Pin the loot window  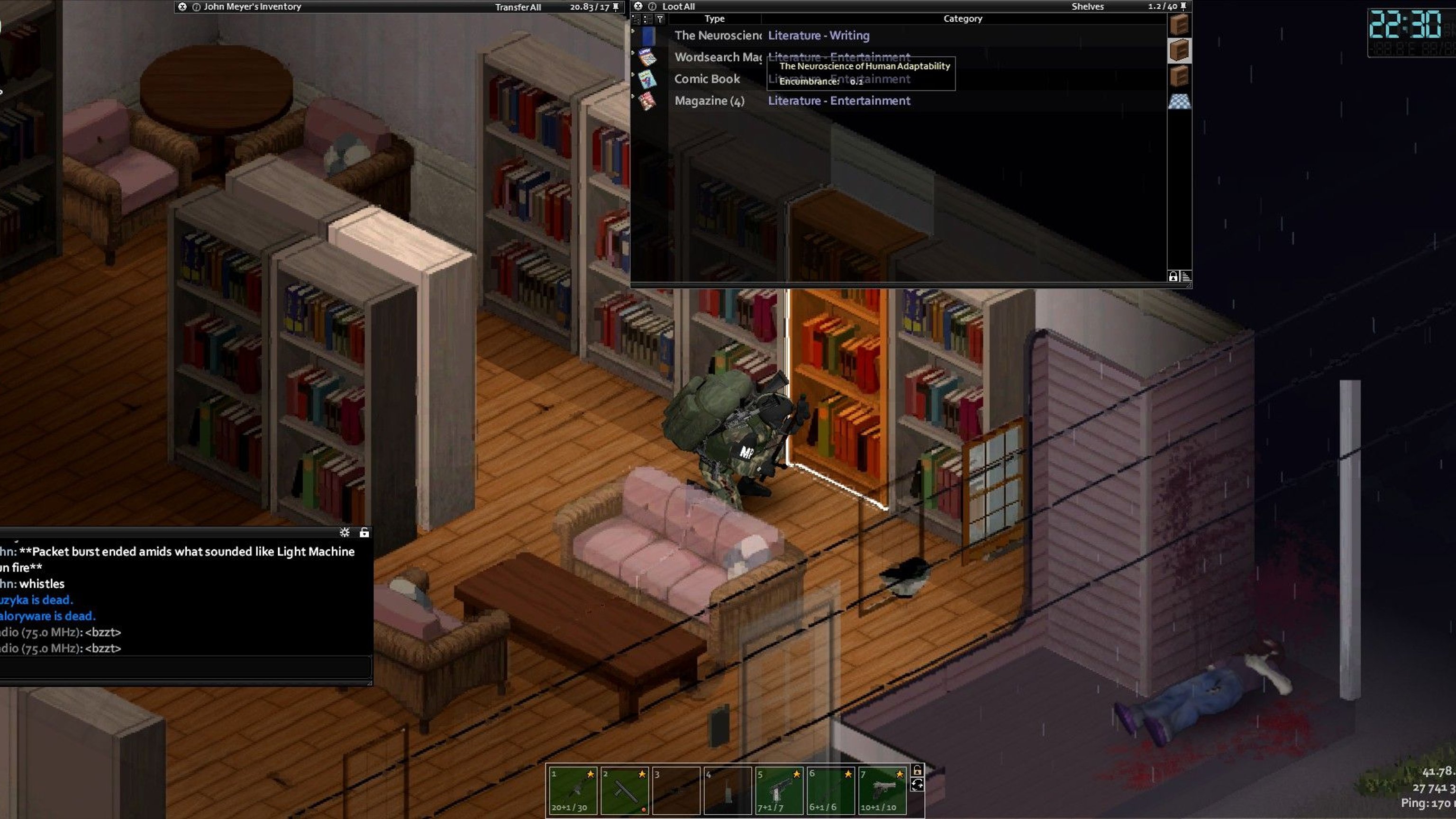click(x=1183, y=6)
